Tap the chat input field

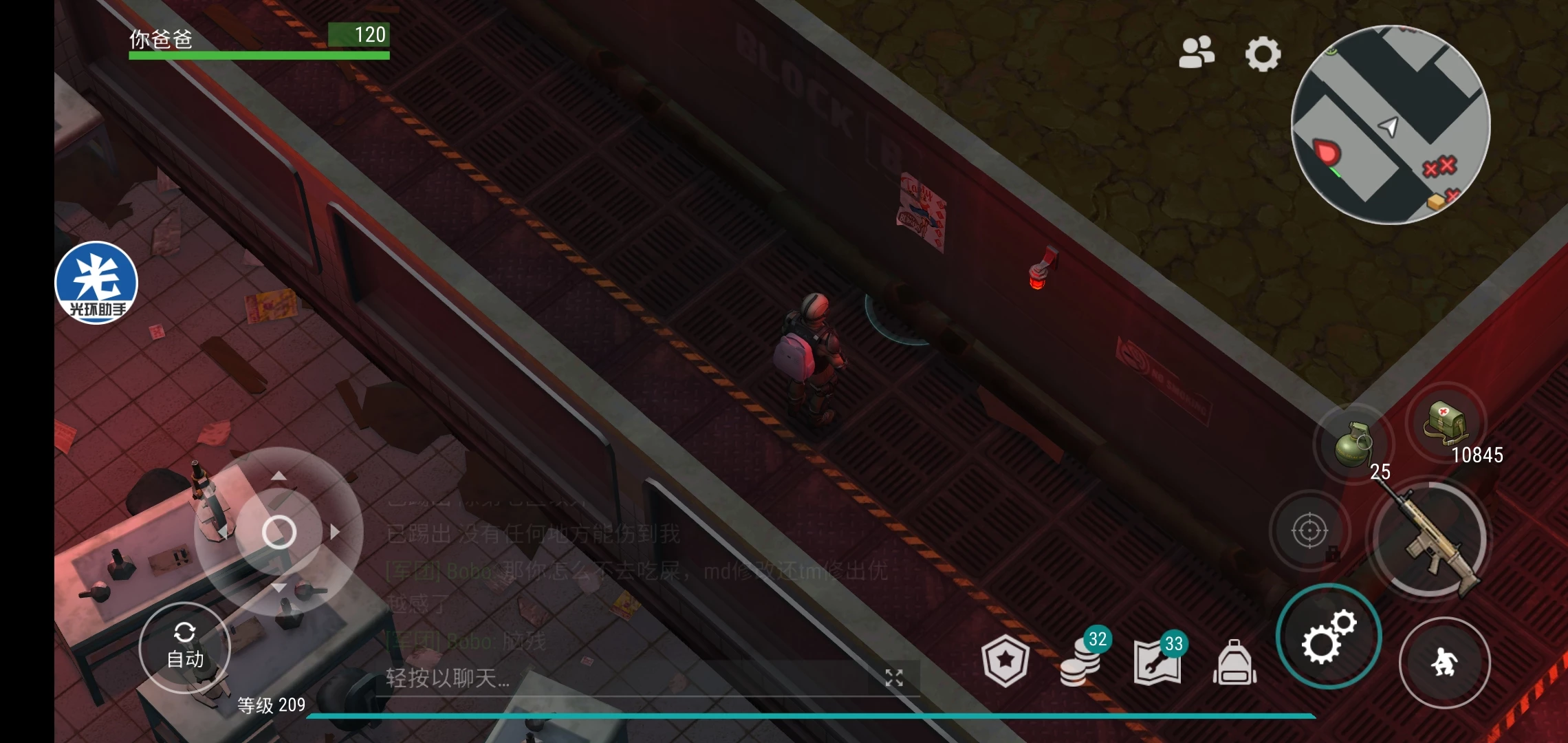click(619, 678)
